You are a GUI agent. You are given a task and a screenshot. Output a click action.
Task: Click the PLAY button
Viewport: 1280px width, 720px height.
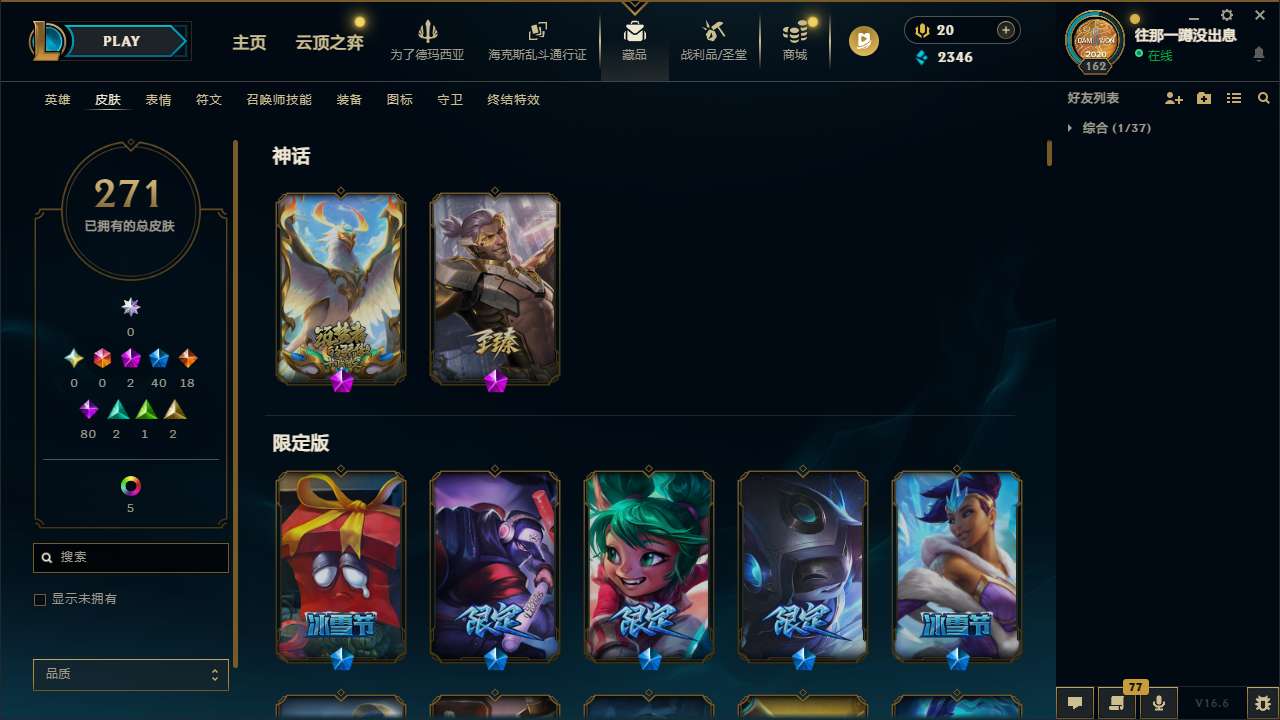click(x=121, y=41)
